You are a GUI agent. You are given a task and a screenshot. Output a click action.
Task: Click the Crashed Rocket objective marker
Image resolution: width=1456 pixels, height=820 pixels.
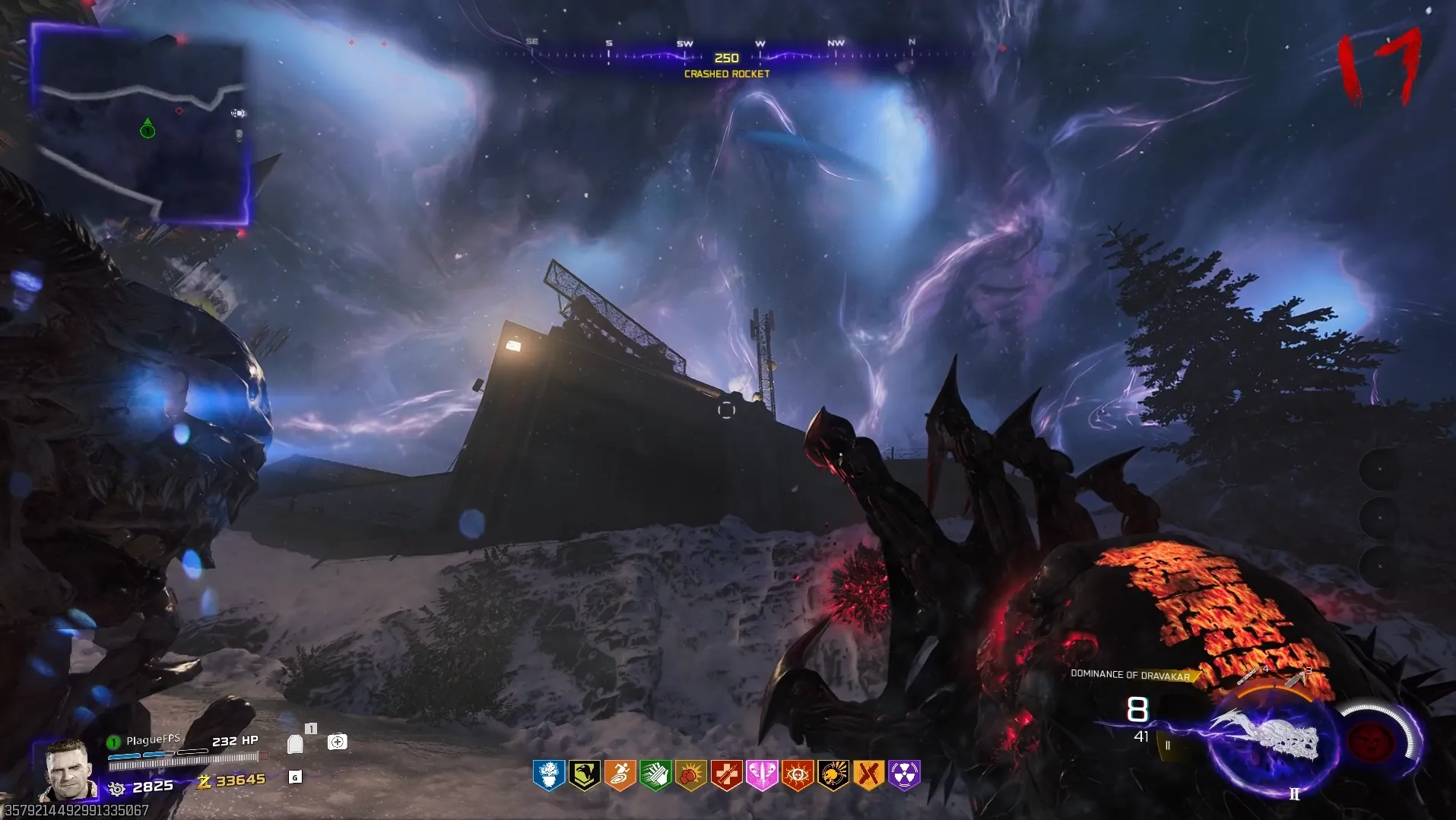coord(726,65)
